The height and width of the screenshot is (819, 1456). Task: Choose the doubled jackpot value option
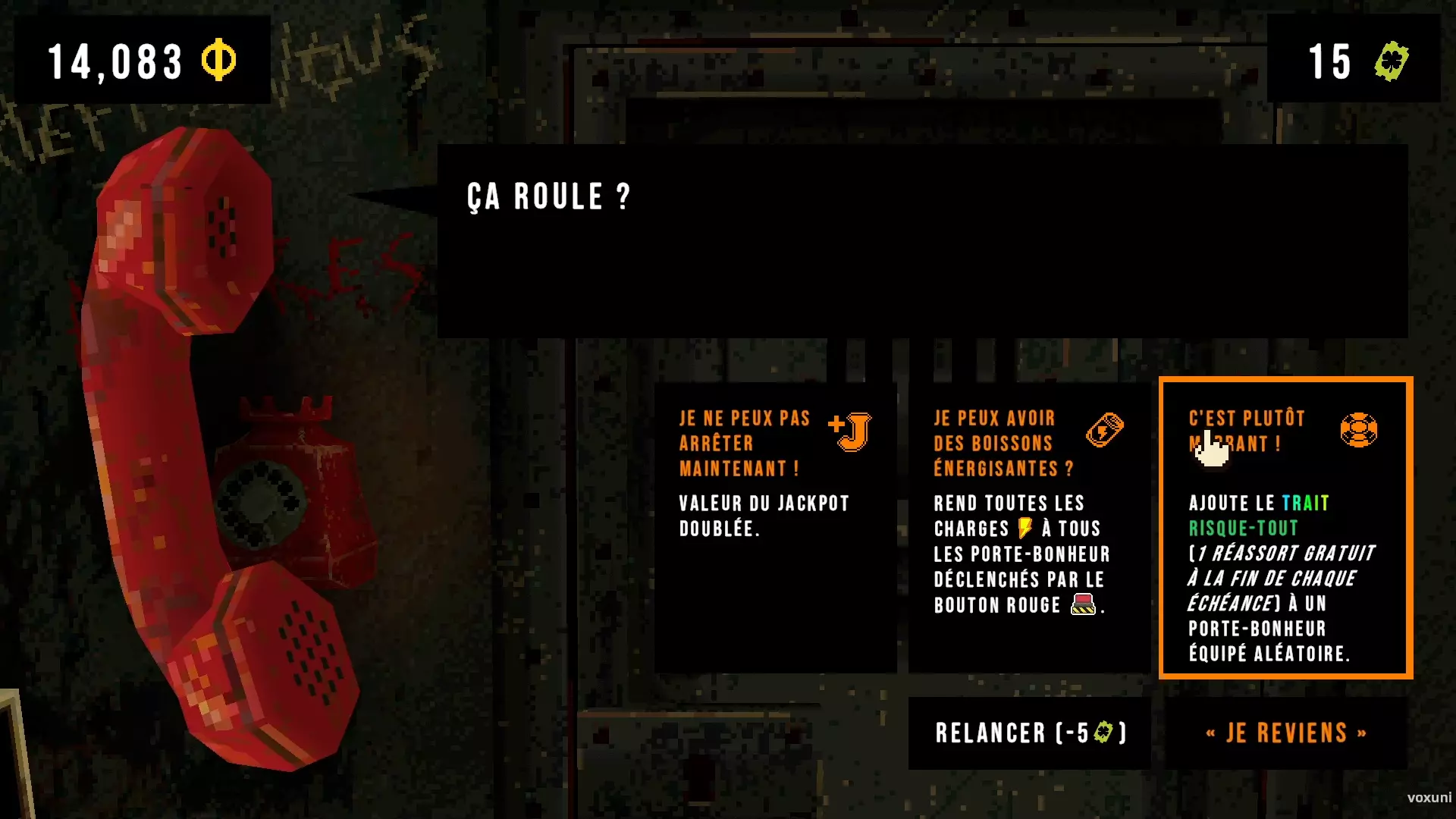point(775,527)
